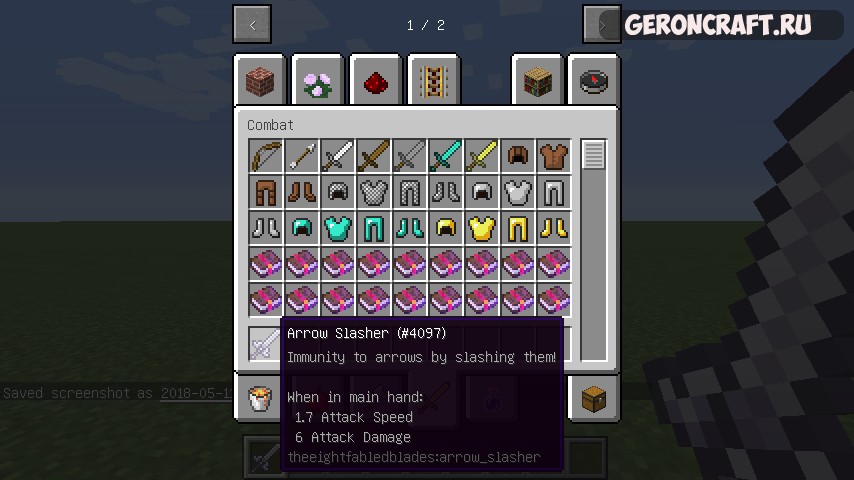This screenshot has width=854, height=480.
Task: Open the Saved Toolbars bookshelf tab
Action: [x=538, y=81]
